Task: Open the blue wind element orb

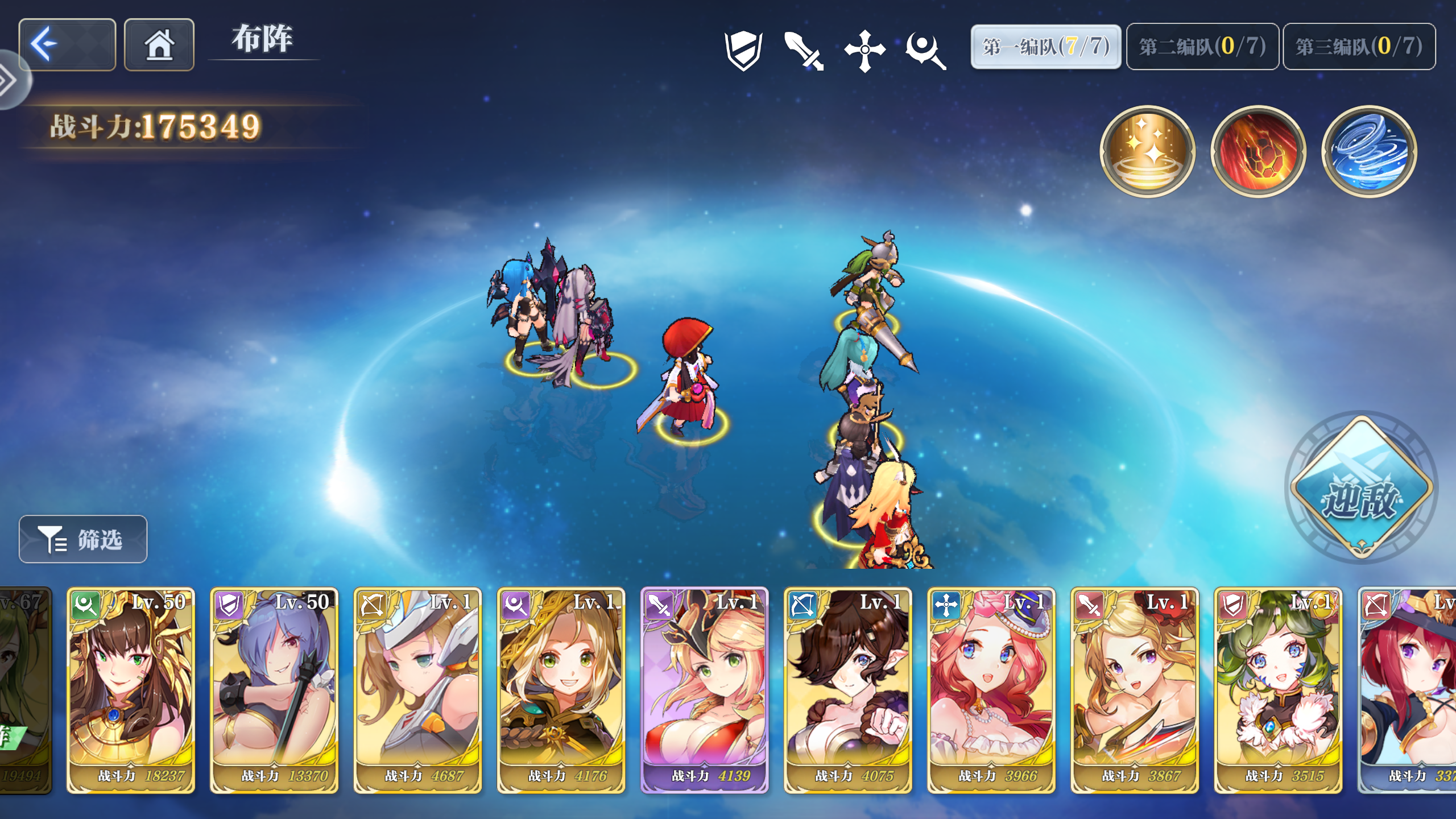Action: tap(1370, 151)
